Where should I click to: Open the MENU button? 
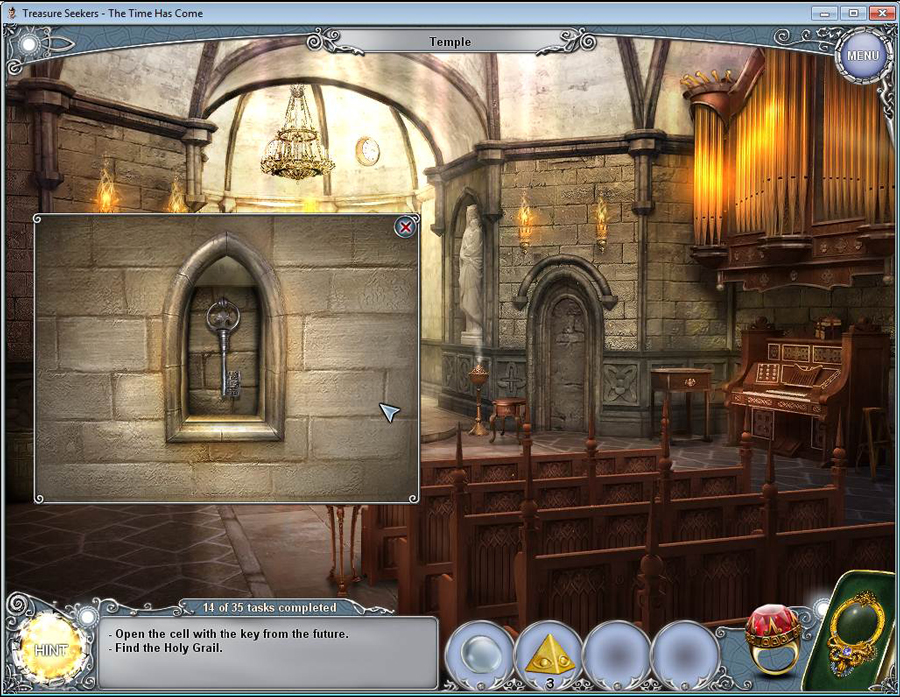pyautogui.click(x=862, y=56)
